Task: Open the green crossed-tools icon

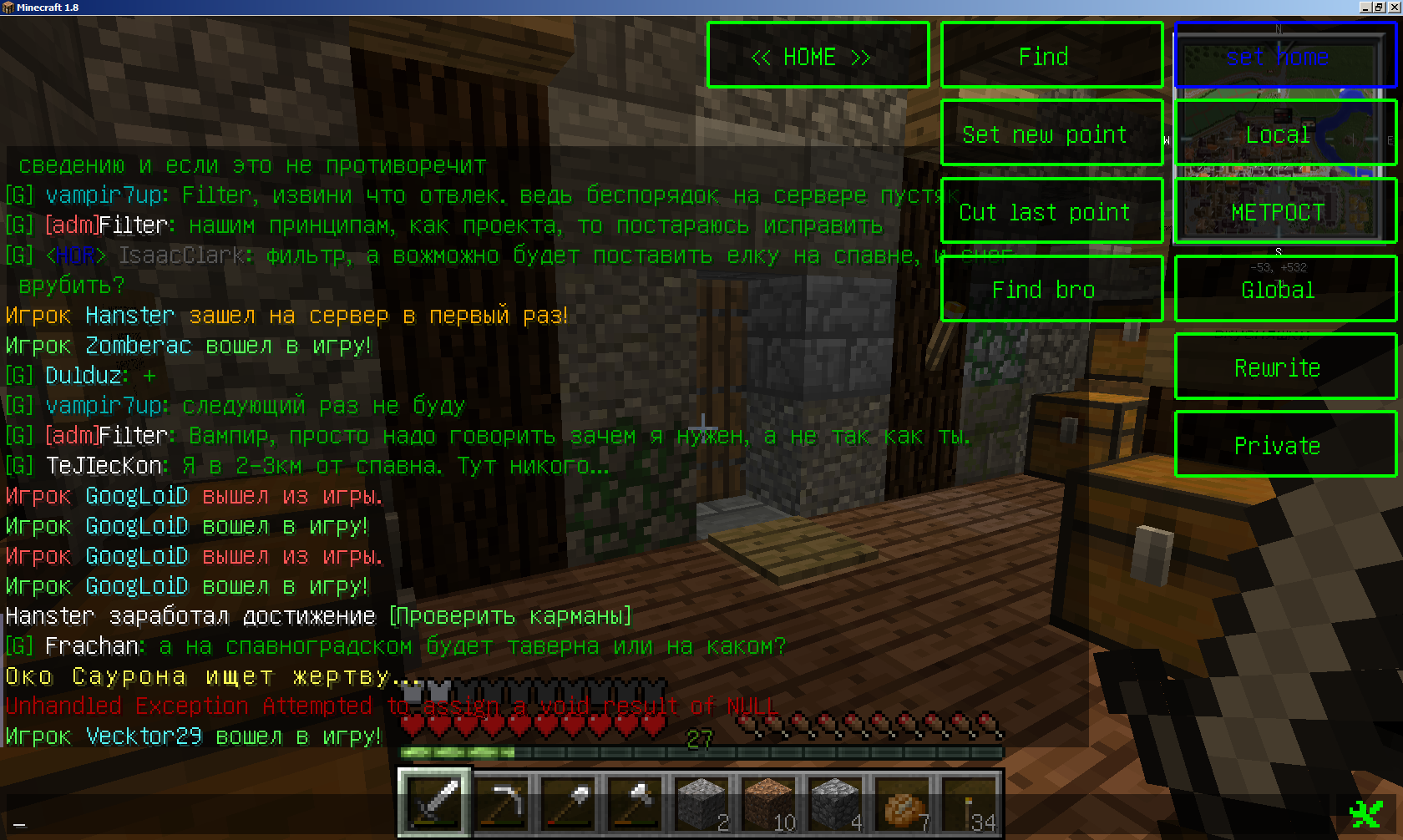Action: [x=1366, y=813]
